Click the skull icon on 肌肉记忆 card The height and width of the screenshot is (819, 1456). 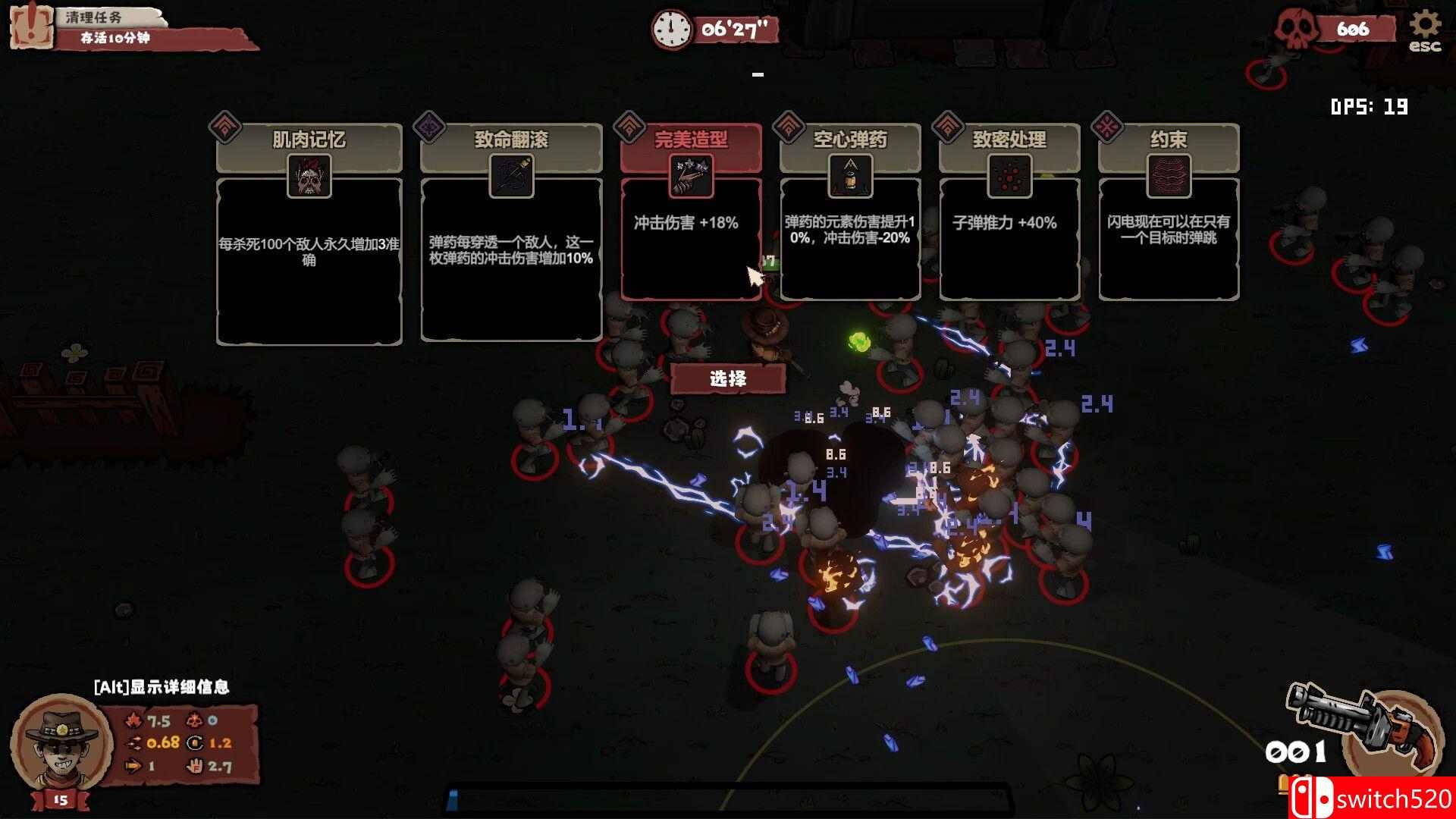[309, 176]
